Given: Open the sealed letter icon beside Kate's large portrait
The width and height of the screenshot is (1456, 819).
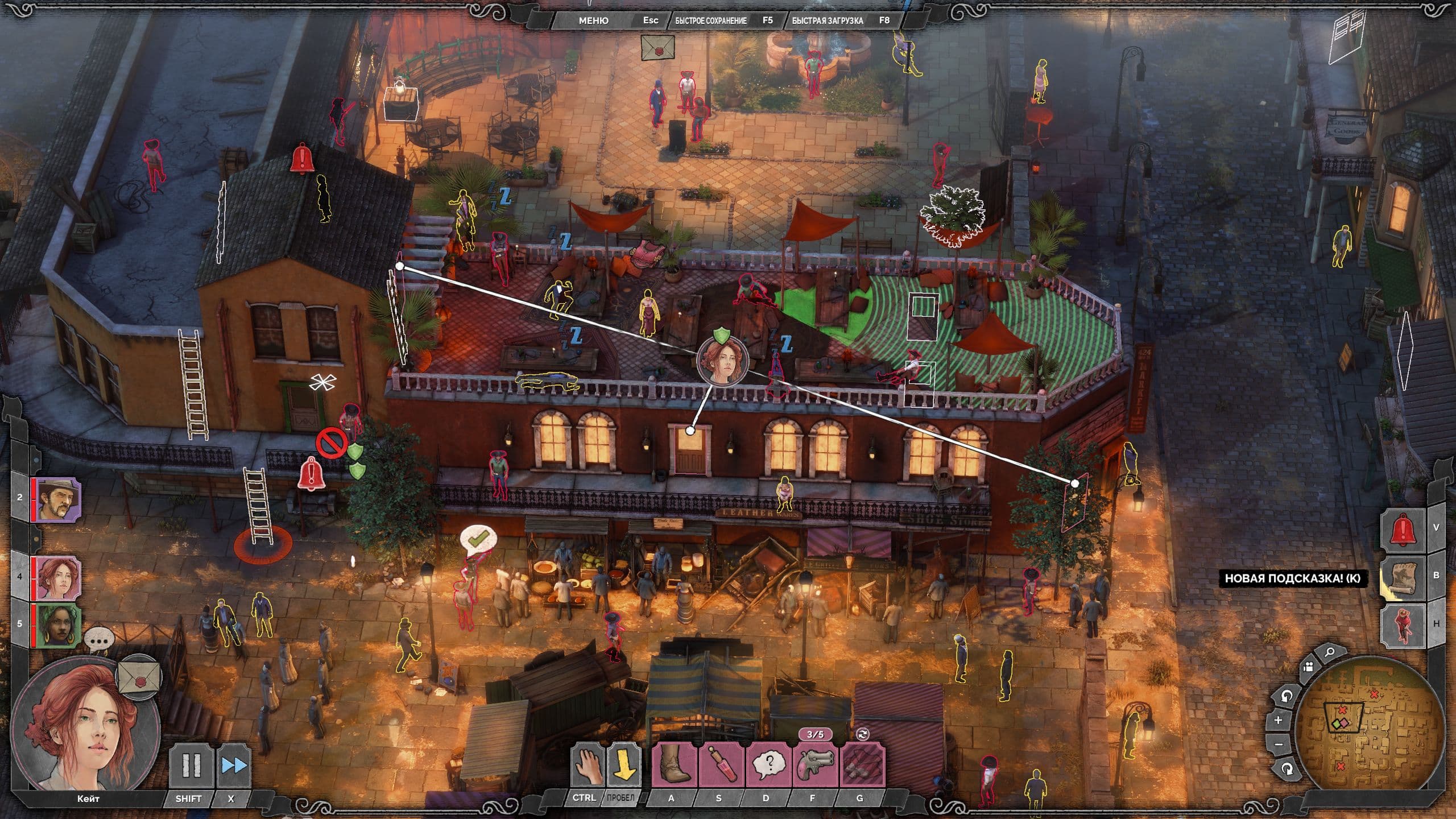Looking at the screenshot, I should pos(139,678).
